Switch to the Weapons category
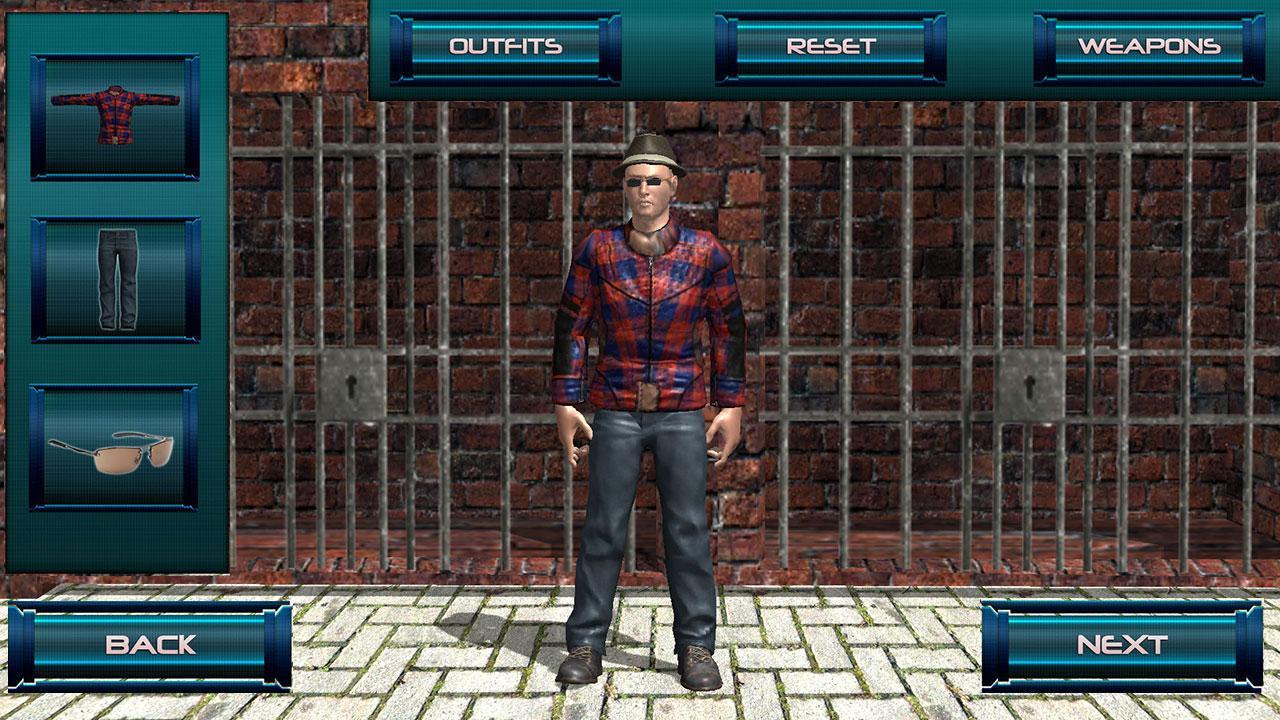This screenshot has width=1280, height=720. click(x=1149, y=47)
